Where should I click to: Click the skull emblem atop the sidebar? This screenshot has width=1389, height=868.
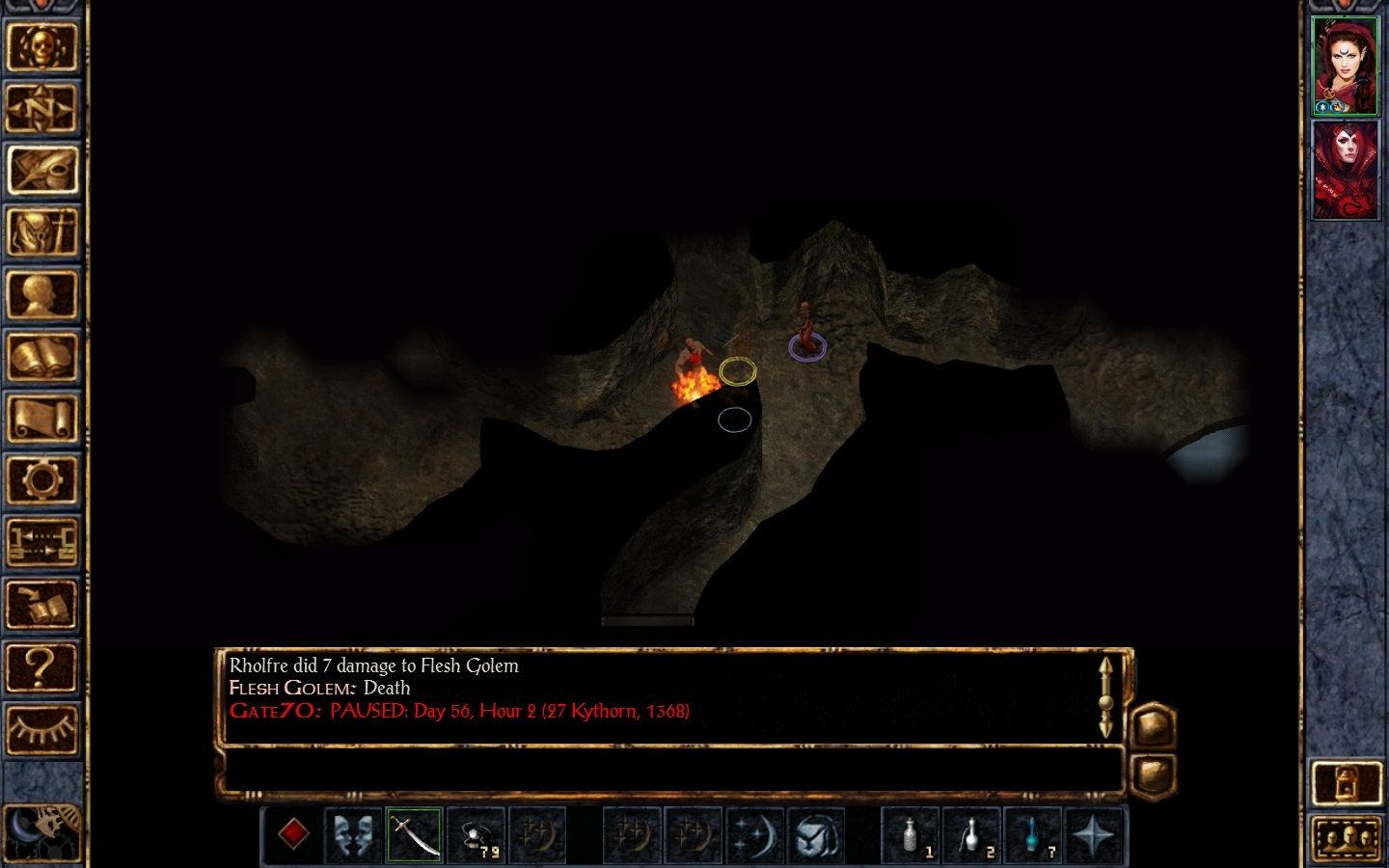coord(43,46)
